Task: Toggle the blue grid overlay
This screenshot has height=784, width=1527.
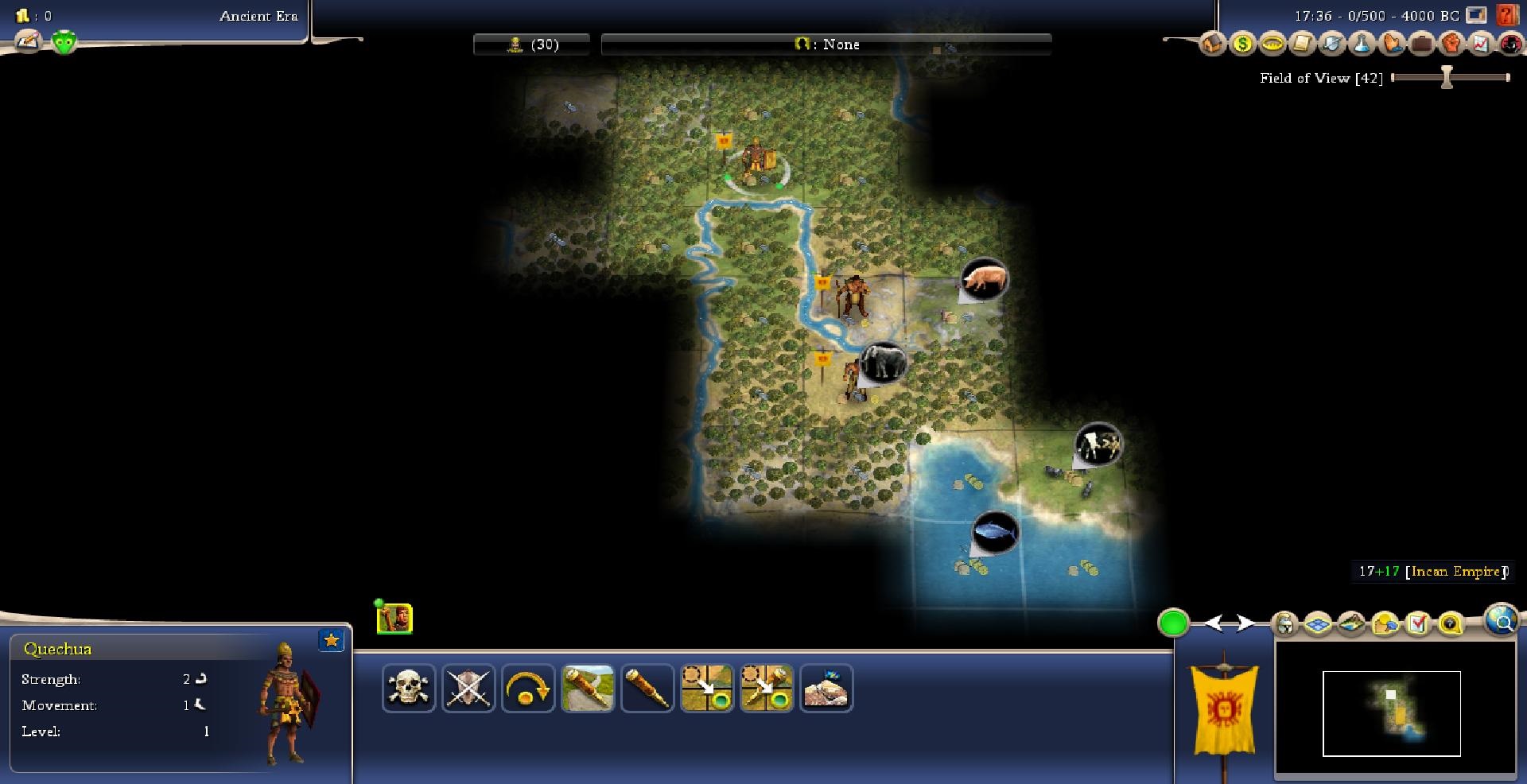Action: point(1318,624)
